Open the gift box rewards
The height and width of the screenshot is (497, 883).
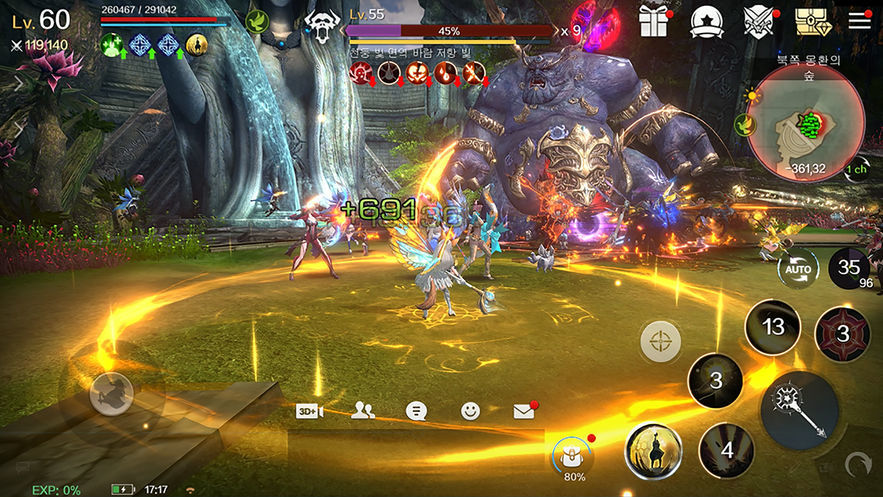[653, 21]
